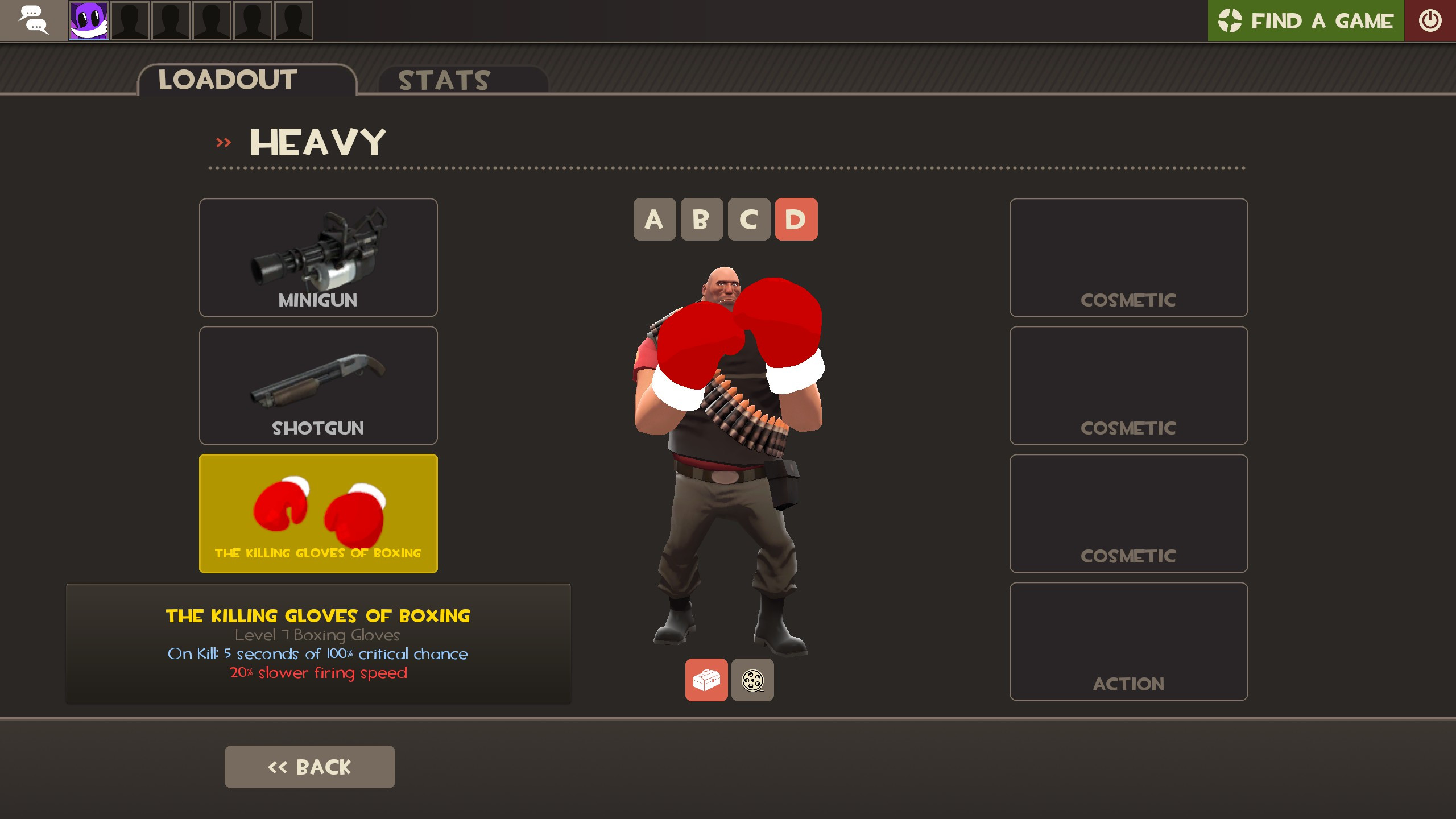
Task: Switch to loadout preset A
Action: (655, 220)
